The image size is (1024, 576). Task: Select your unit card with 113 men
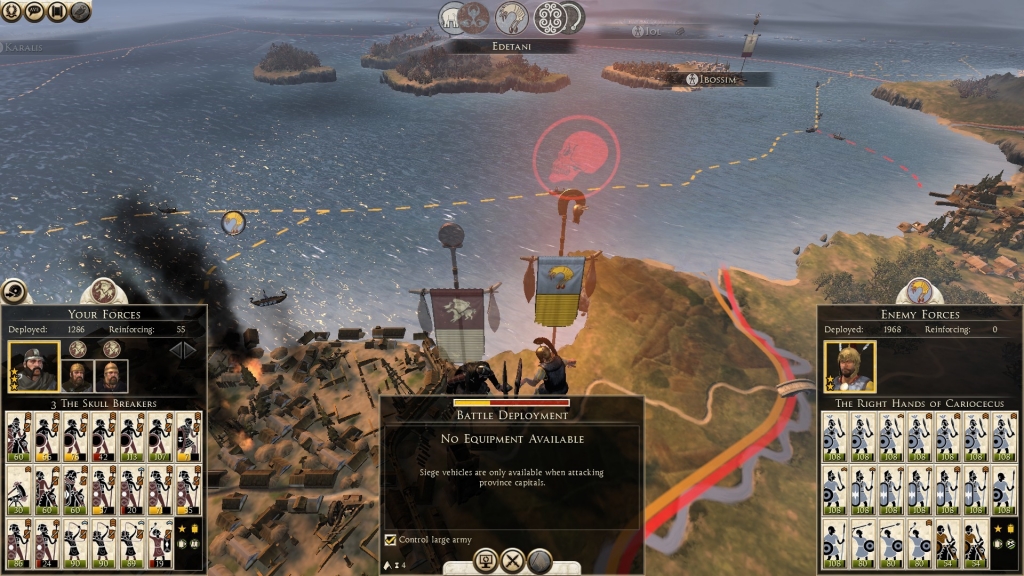(133, 435)
